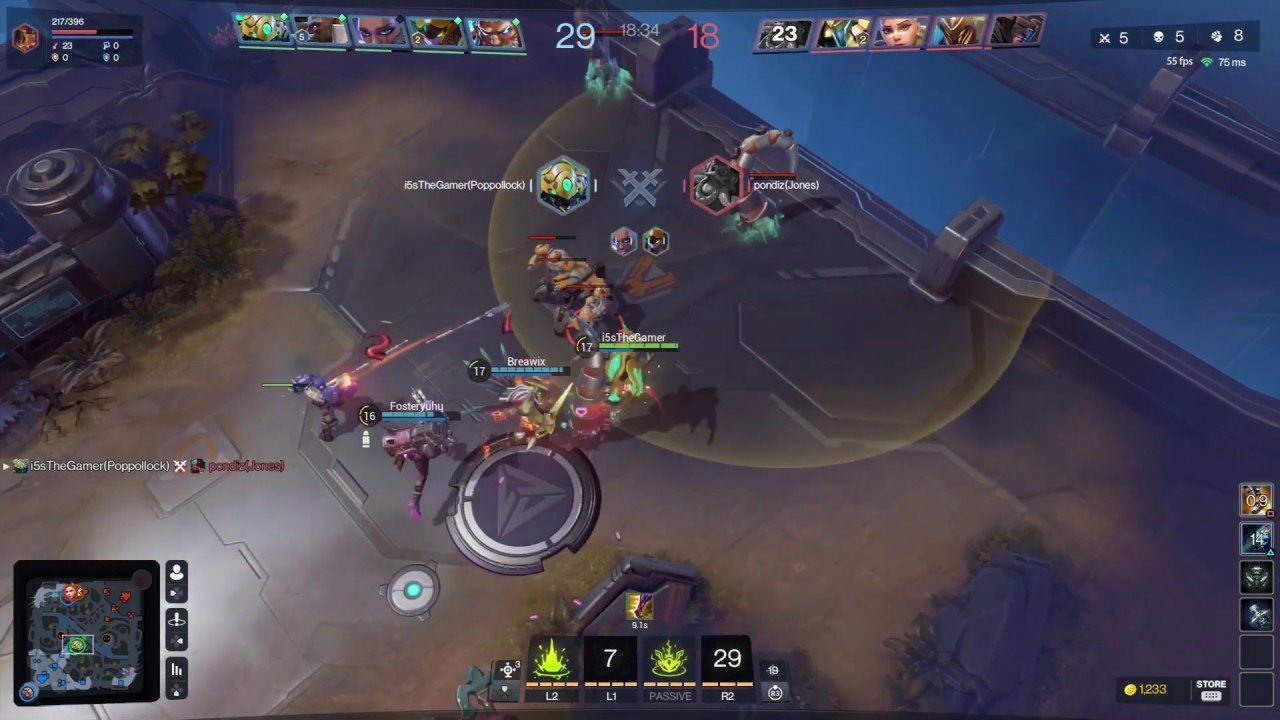Image resolution: width=1280 pixels, height=720 pixels.
Task: Click the purple buff icon showing 9.1s
Action: pos(640,605)
